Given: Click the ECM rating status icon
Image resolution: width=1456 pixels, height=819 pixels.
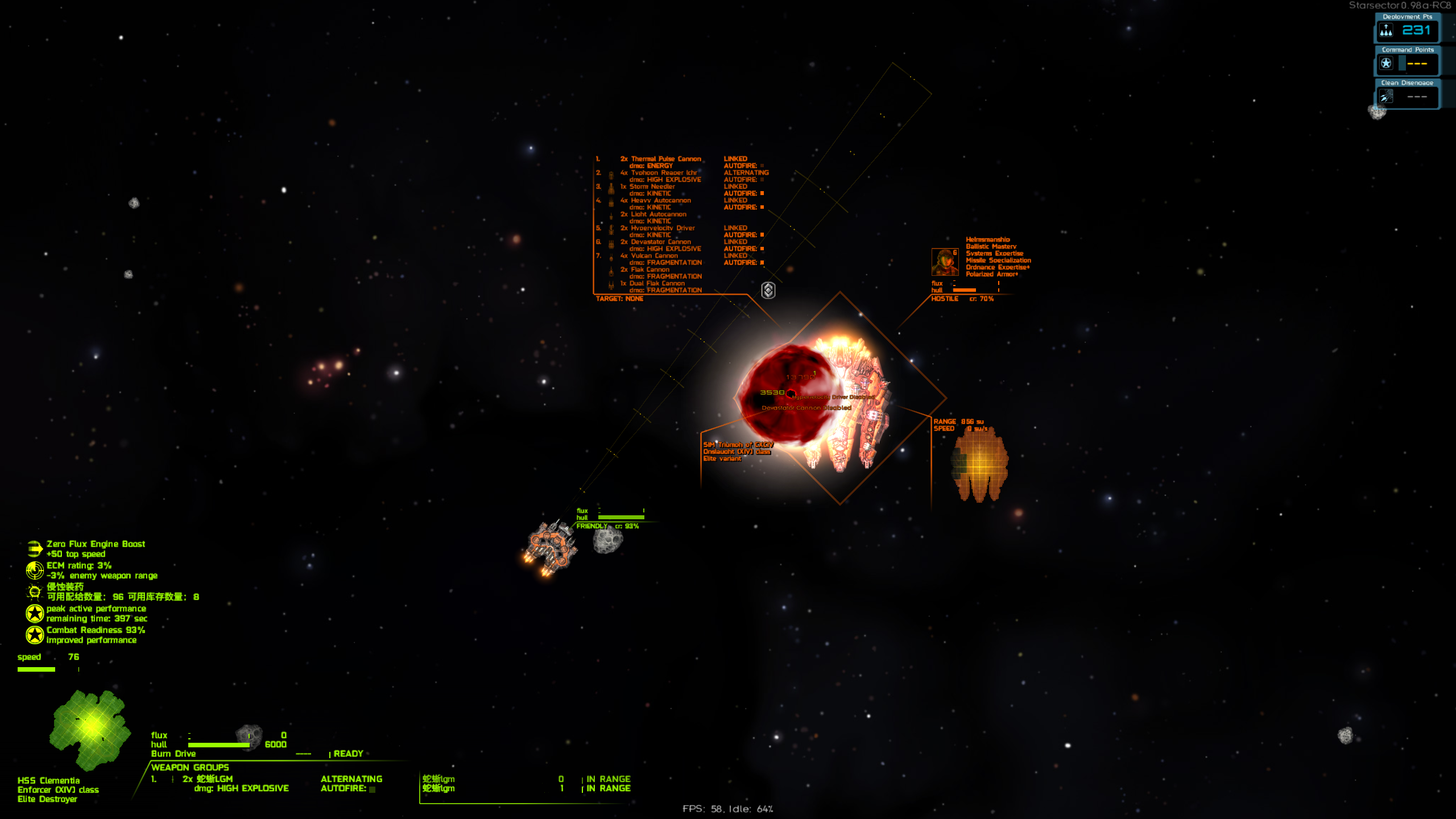Looking at the screenshot, I should tap(35, 570).
